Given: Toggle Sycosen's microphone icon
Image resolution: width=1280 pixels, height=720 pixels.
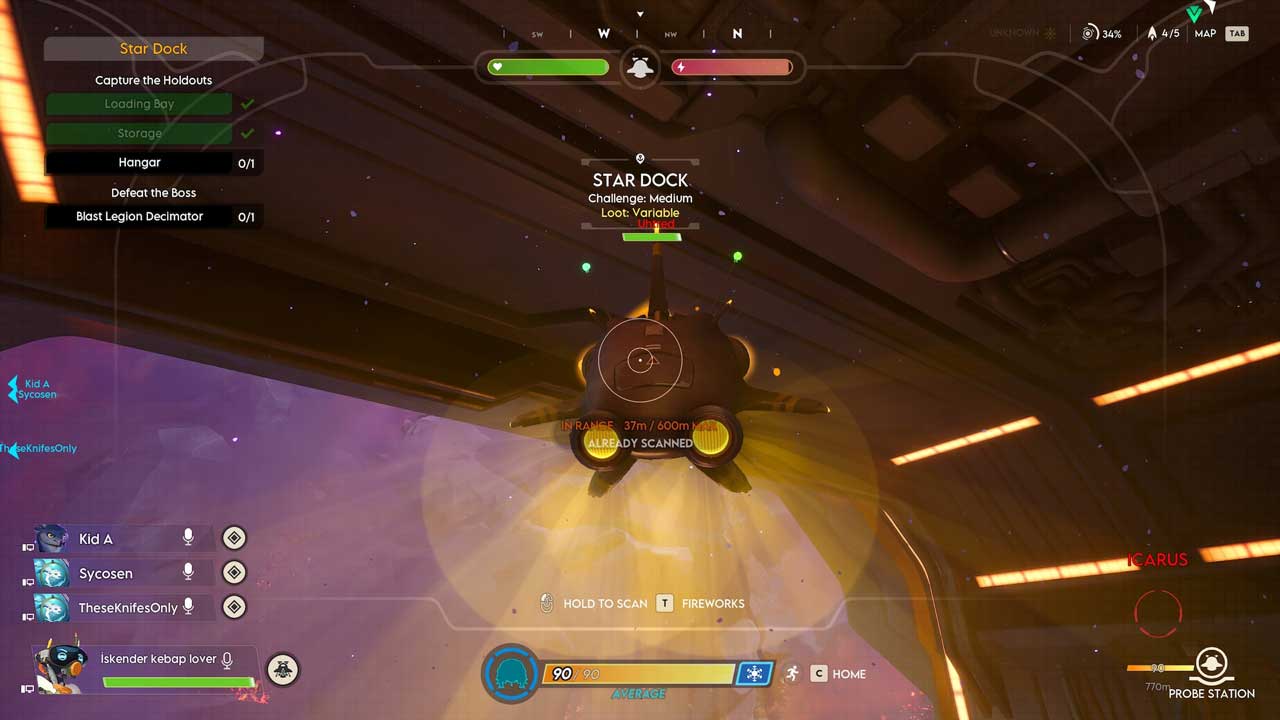Looking at the screenshot, I should tap(188, 573).
